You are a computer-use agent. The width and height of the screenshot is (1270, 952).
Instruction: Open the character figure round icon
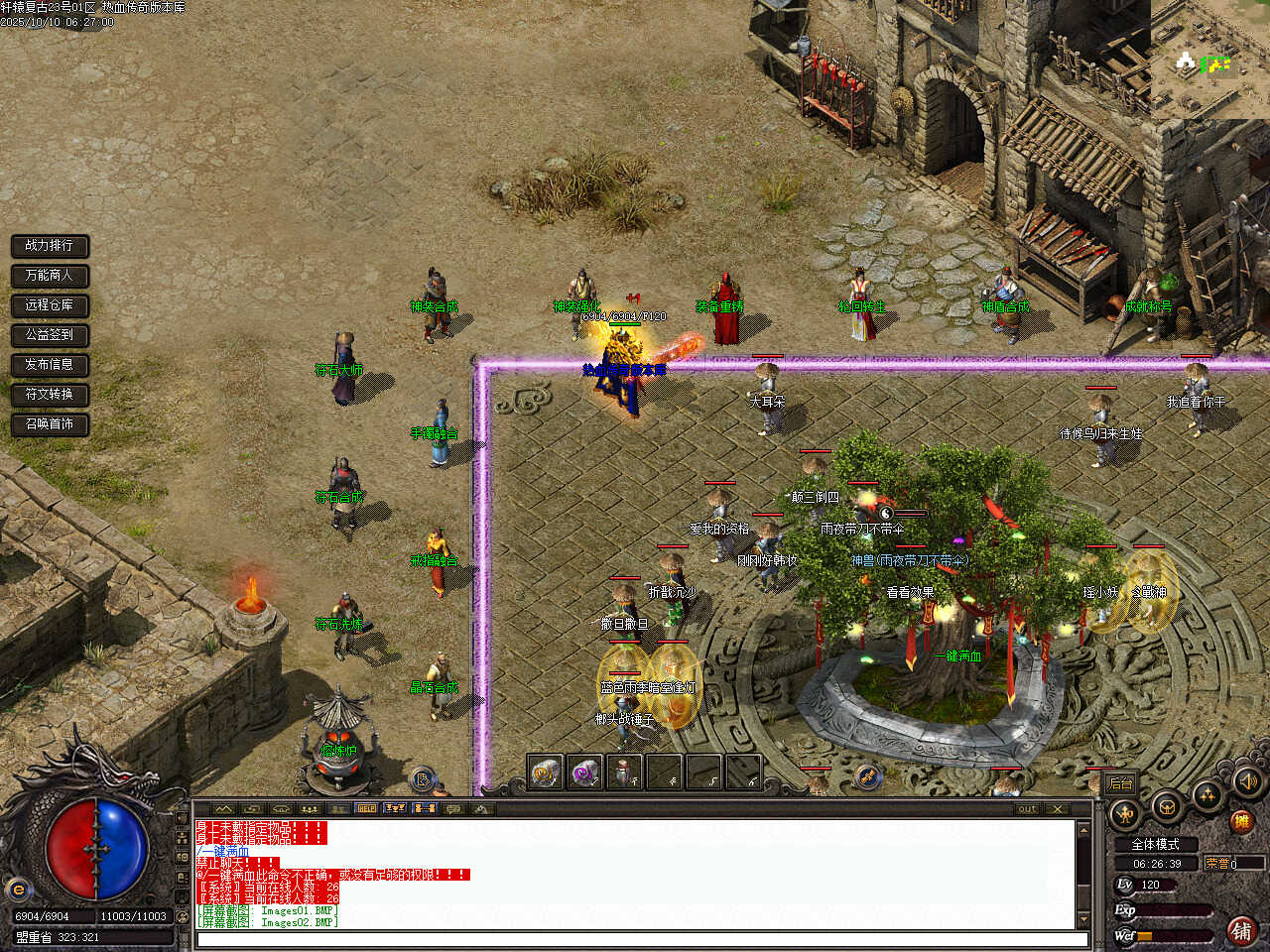1126,815
